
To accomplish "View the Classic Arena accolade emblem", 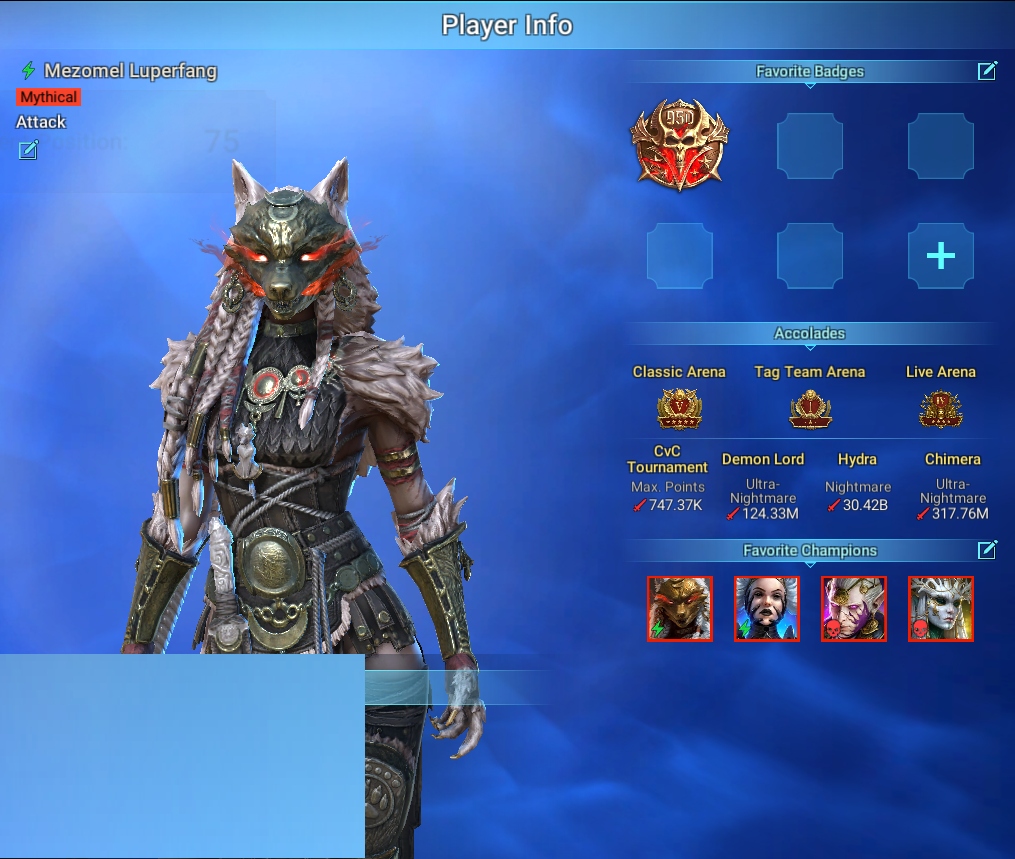I will (x=679, y=408).
